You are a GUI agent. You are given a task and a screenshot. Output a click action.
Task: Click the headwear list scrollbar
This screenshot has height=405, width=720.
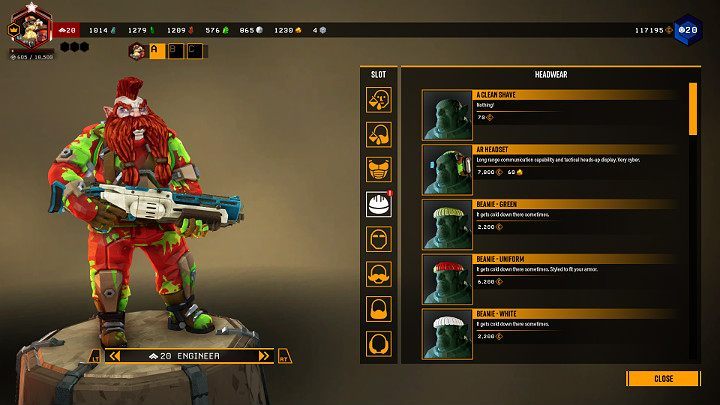point(693,108)
